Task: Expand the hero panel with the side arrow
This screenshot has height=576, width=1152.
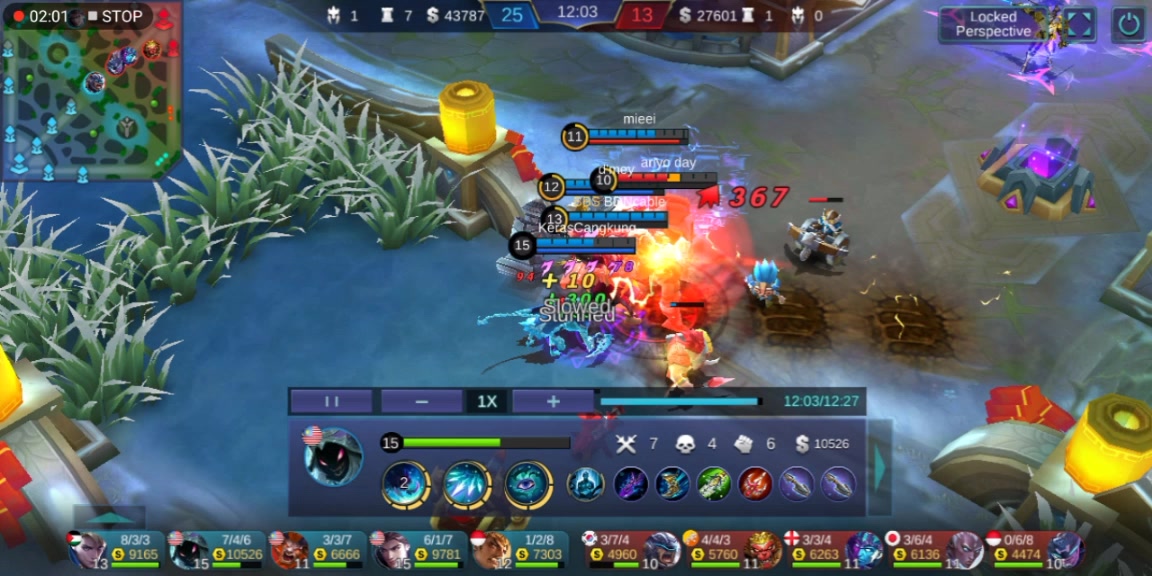Action: point(879,466)
